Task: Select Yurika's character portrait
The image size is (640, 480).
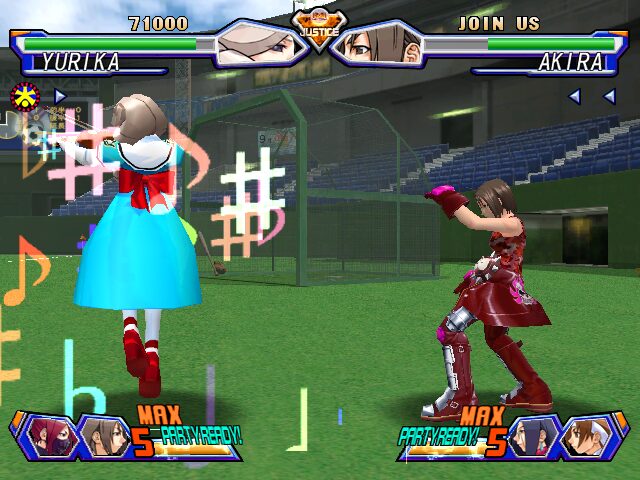Action: pos(260,45)
